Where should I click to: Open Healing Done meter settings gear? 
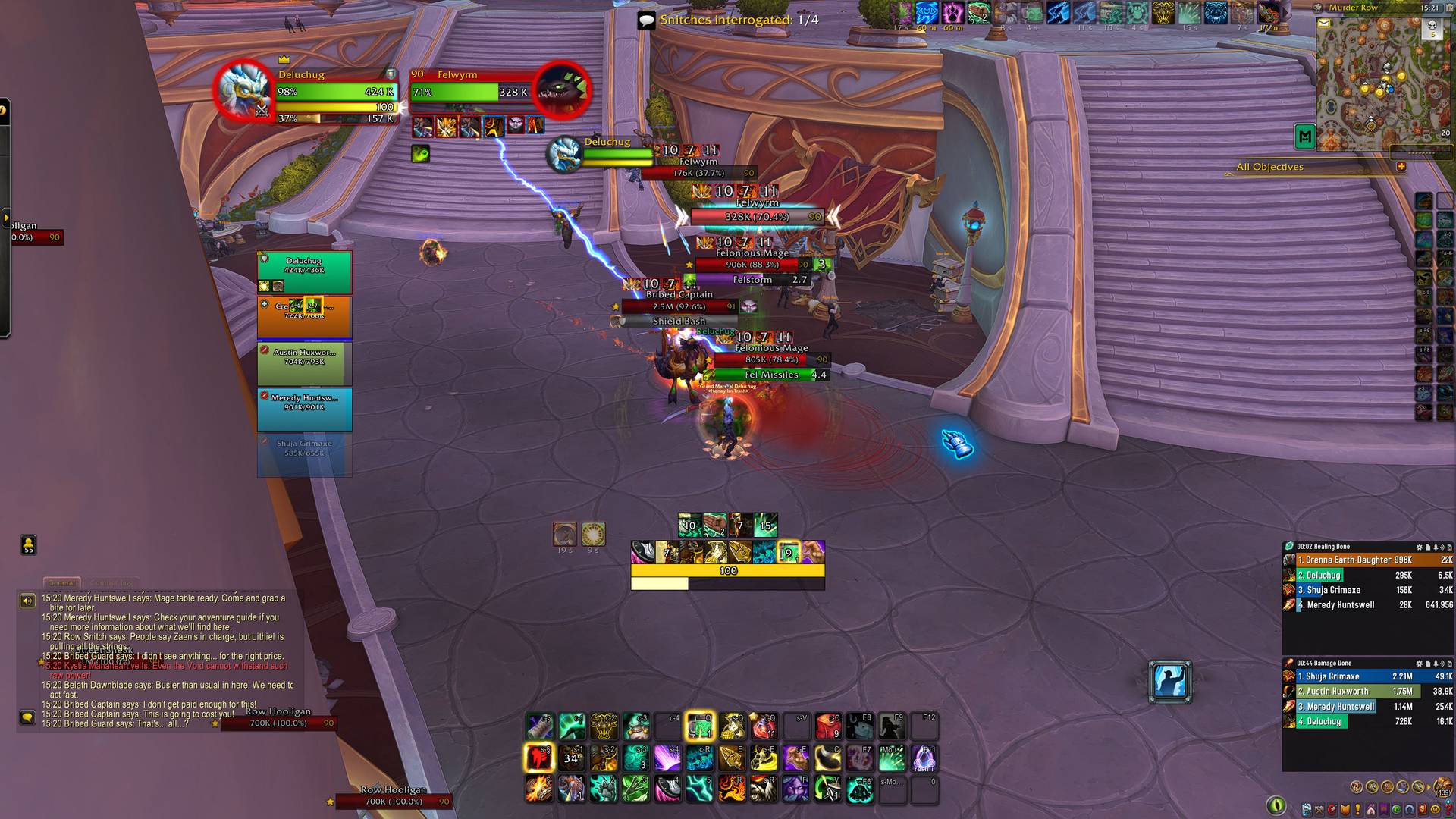[1419, 547]
